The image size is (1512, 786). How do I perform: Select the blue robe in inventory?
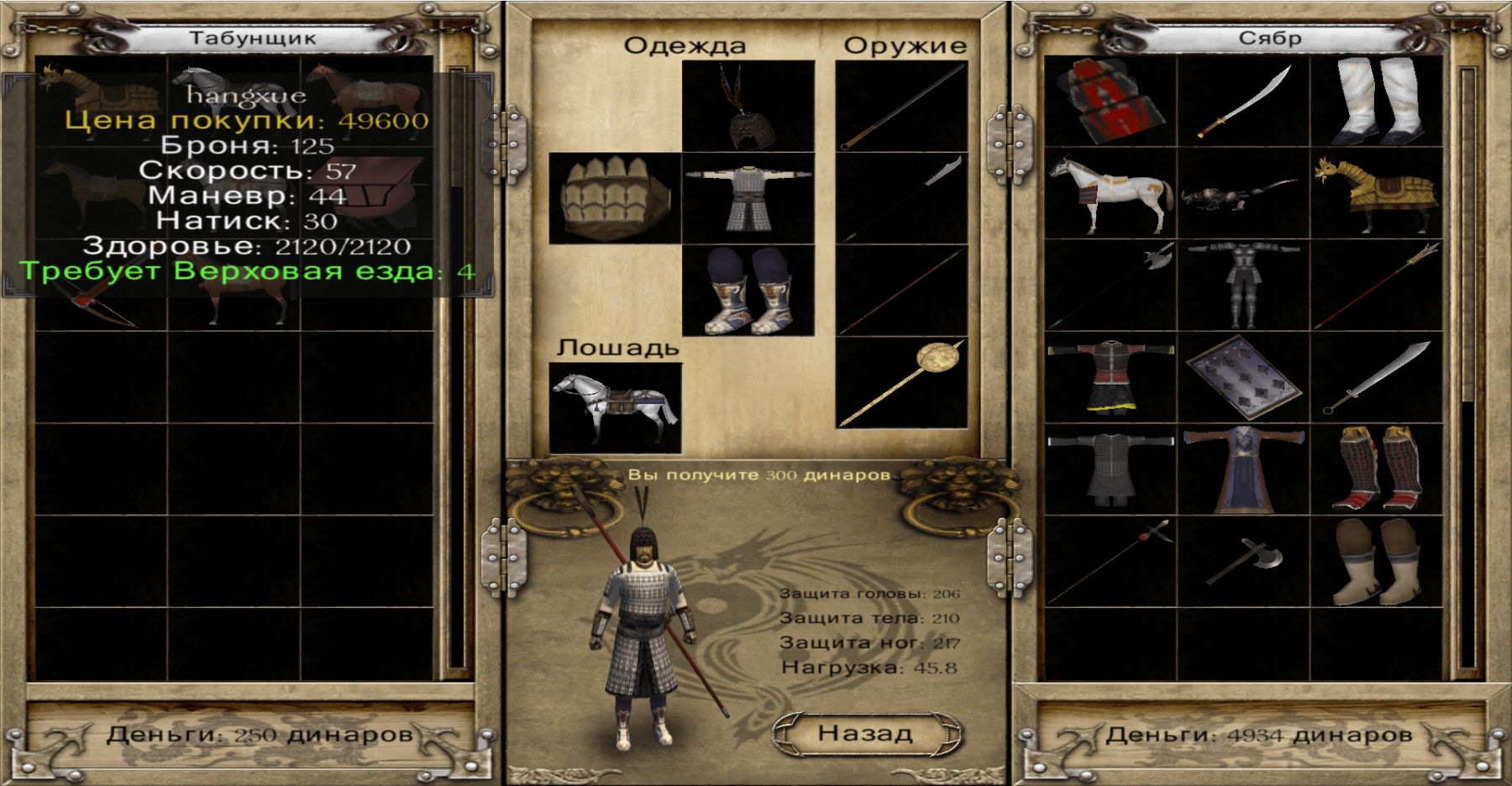[1243, 469]
